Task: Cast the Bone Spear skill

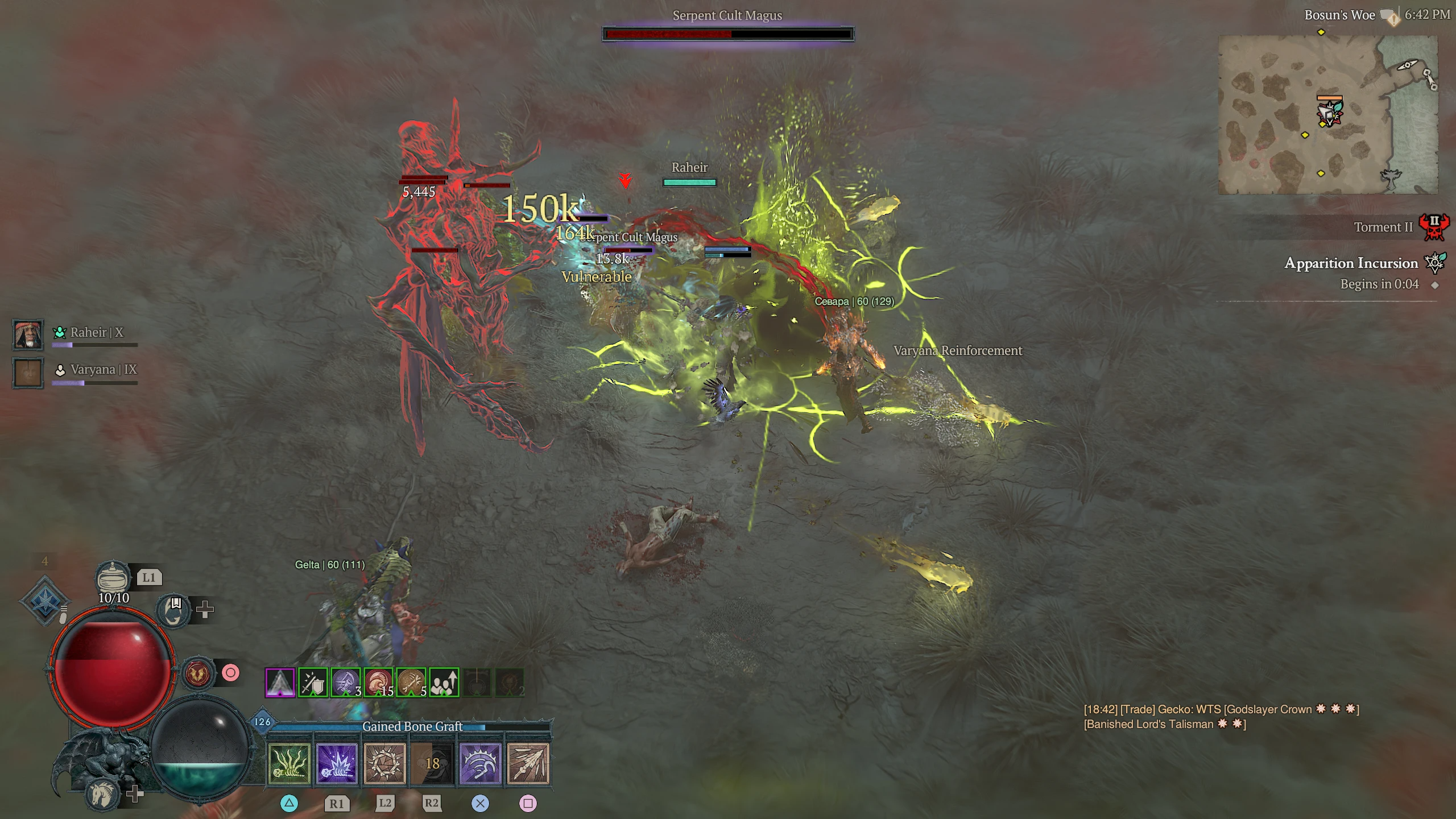Action: click(x=528, y=763)
